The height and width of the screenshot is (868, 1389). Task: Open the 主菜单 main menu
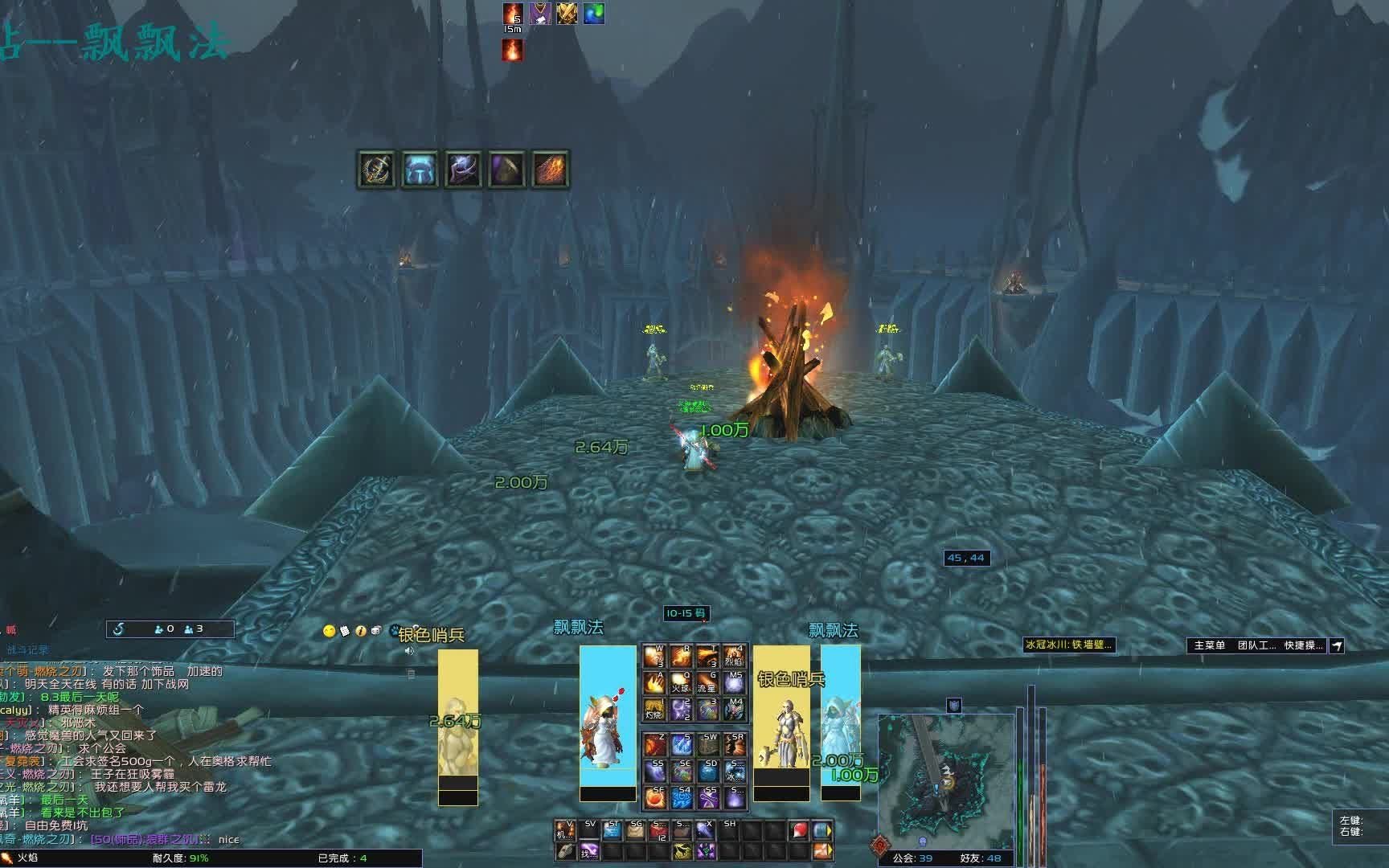[1209, 645]
